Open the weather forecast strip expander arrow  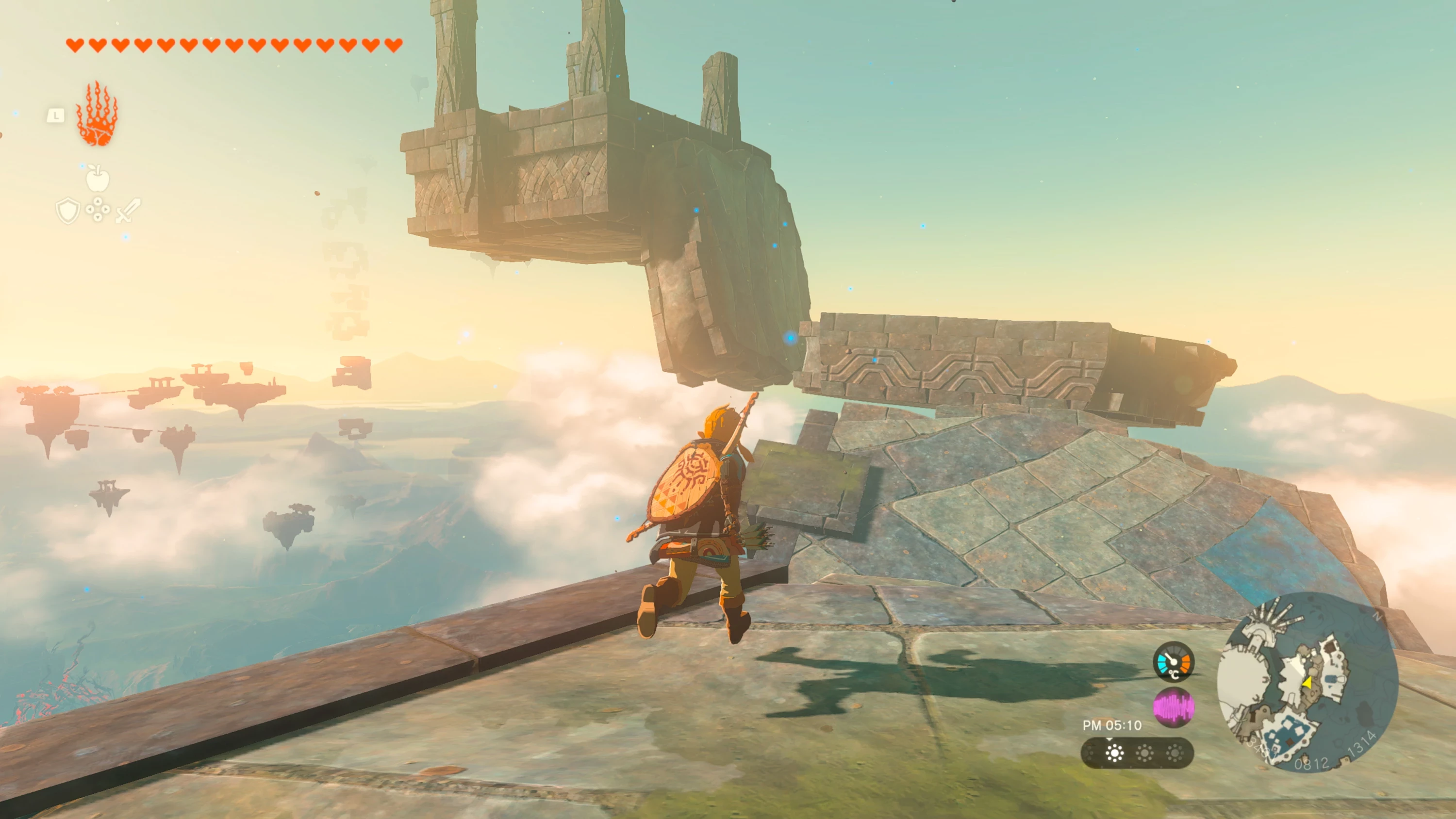click(x=1110, y=740)
